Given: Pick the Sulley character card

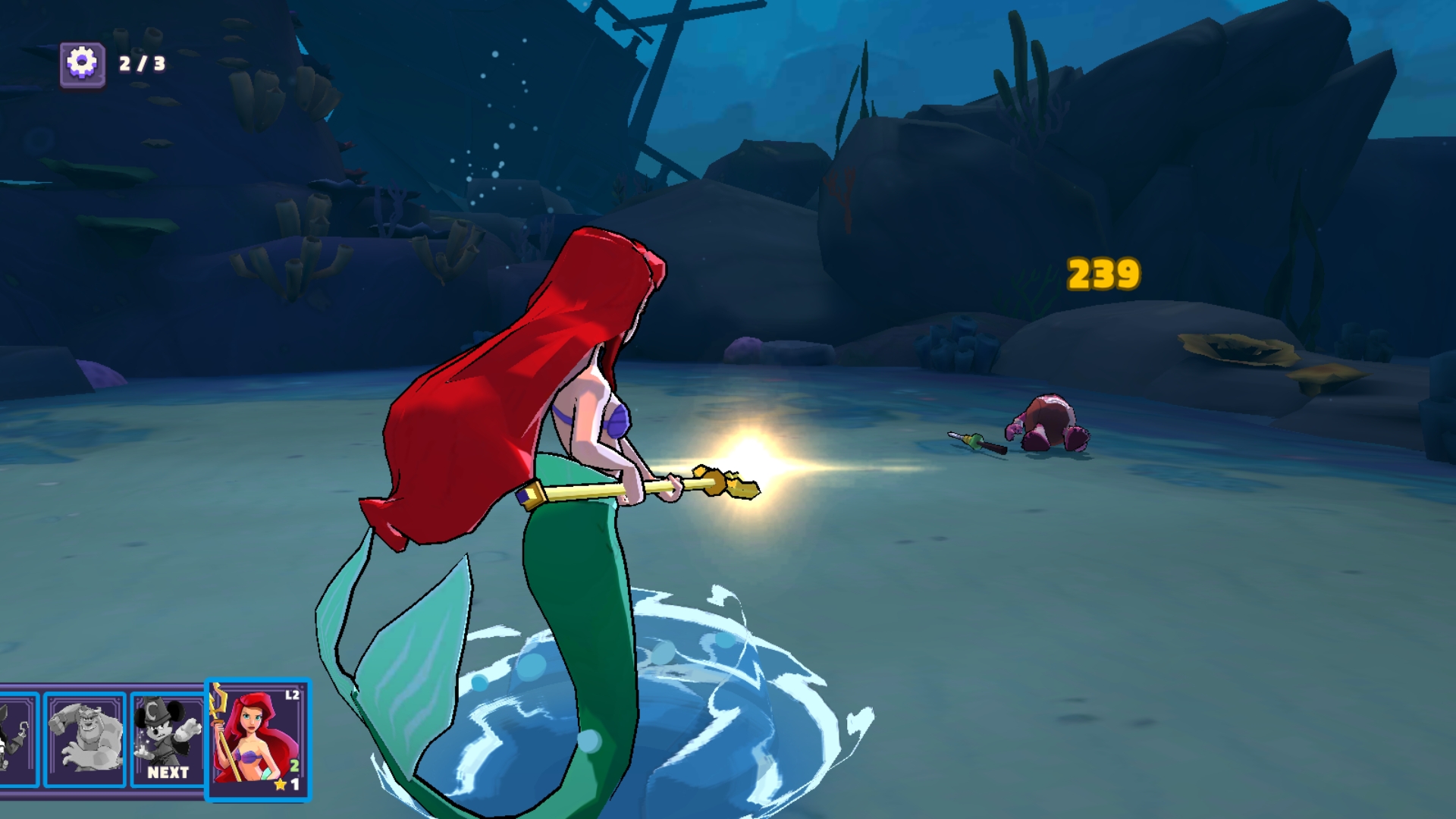Looking at the screenshot, I should pyautogui.click(x=84, y=739).
